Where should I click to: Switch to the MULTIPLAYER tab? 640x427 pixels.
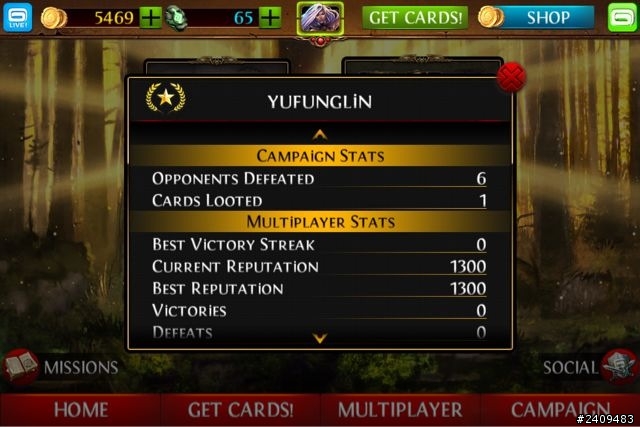[400, 410]
